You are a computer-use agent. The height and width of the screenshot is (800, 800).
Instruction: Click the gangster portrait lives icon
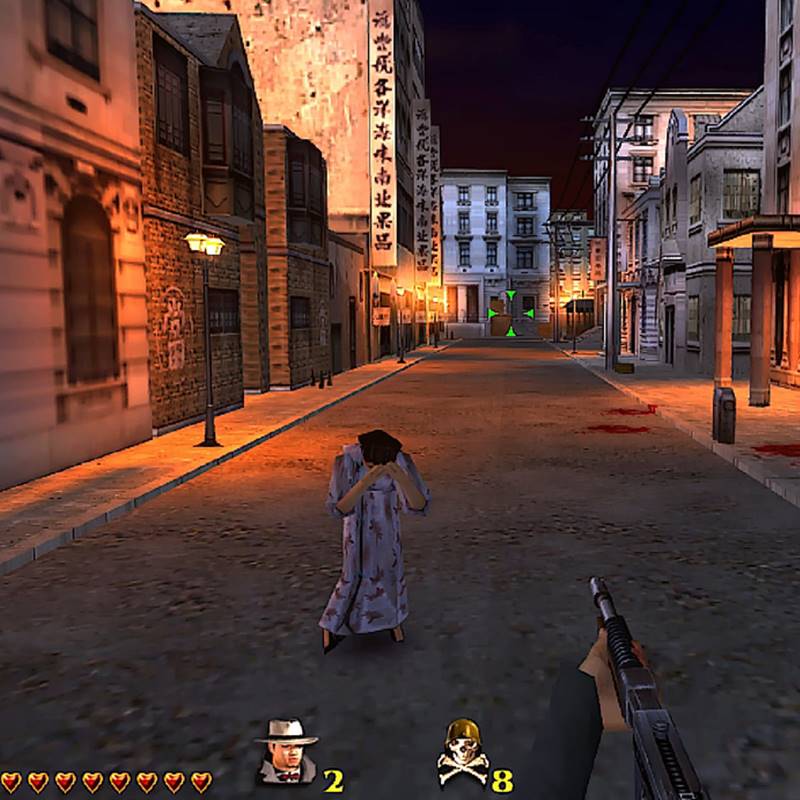click(285, 752)
